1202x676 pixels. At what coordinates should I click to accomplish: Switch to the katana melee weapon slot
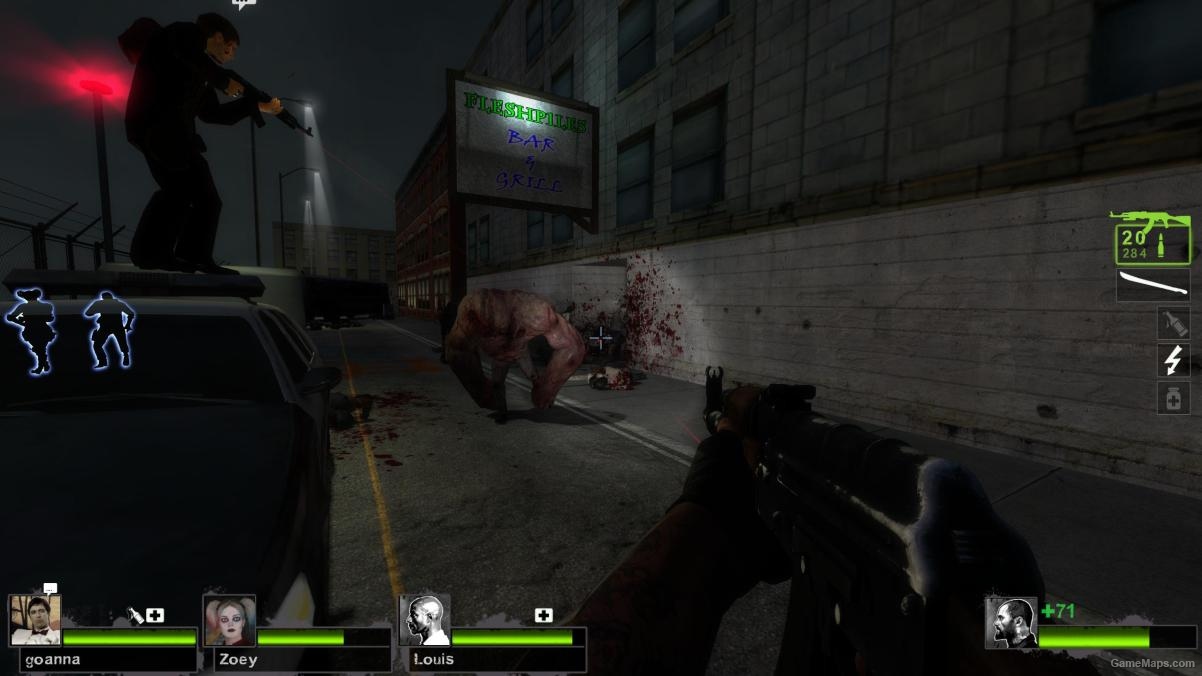1153,284
